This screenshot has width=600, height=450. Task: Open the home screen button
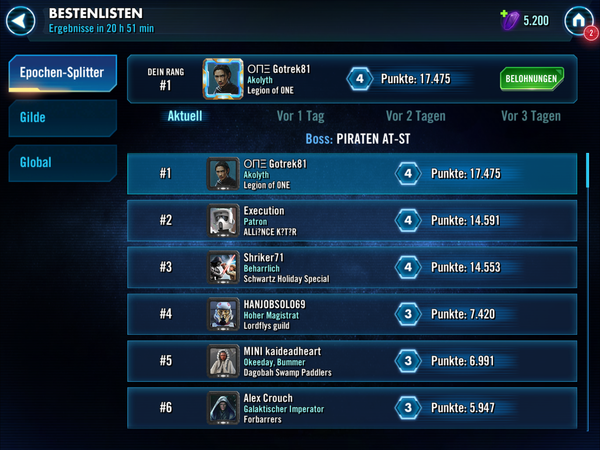577,19
